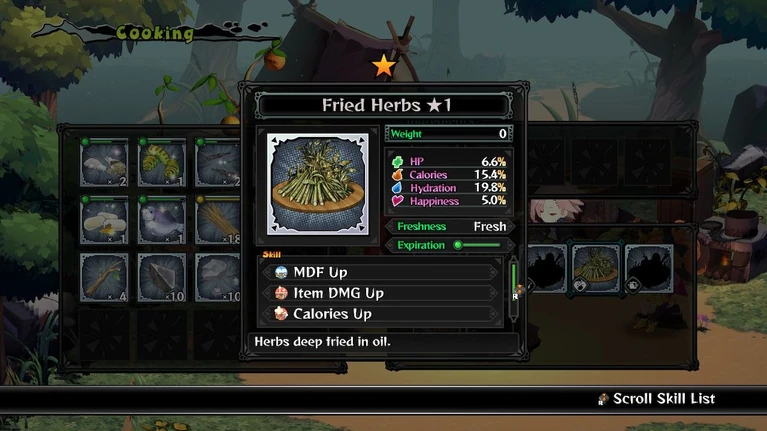
Task: Select the unknown pot recipe silhouette
Action: (649, 268)
